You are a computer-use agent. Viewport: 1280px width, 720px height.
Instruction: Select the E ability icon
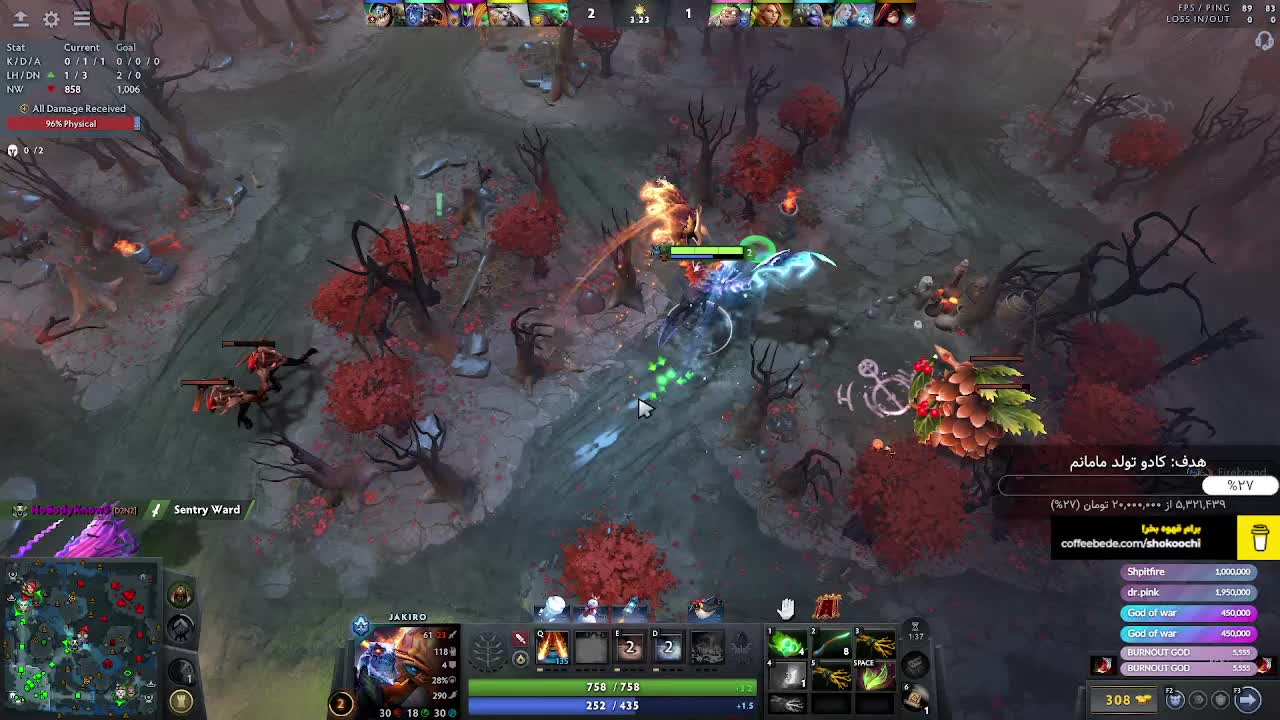[x=629, y=648]
